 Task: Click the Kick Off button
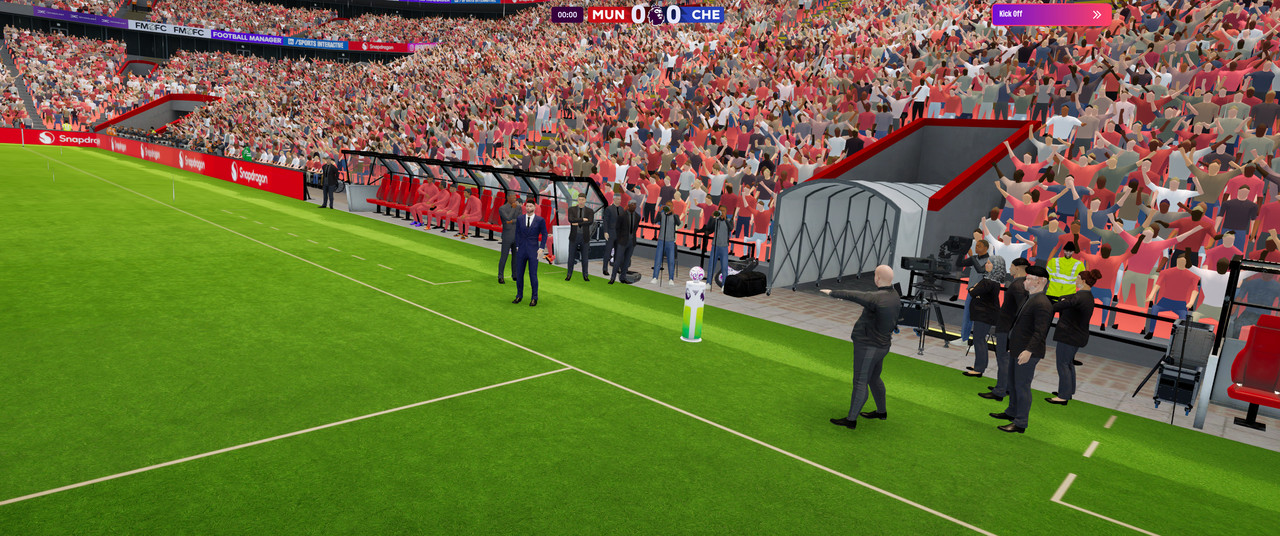click(1050, 14)
